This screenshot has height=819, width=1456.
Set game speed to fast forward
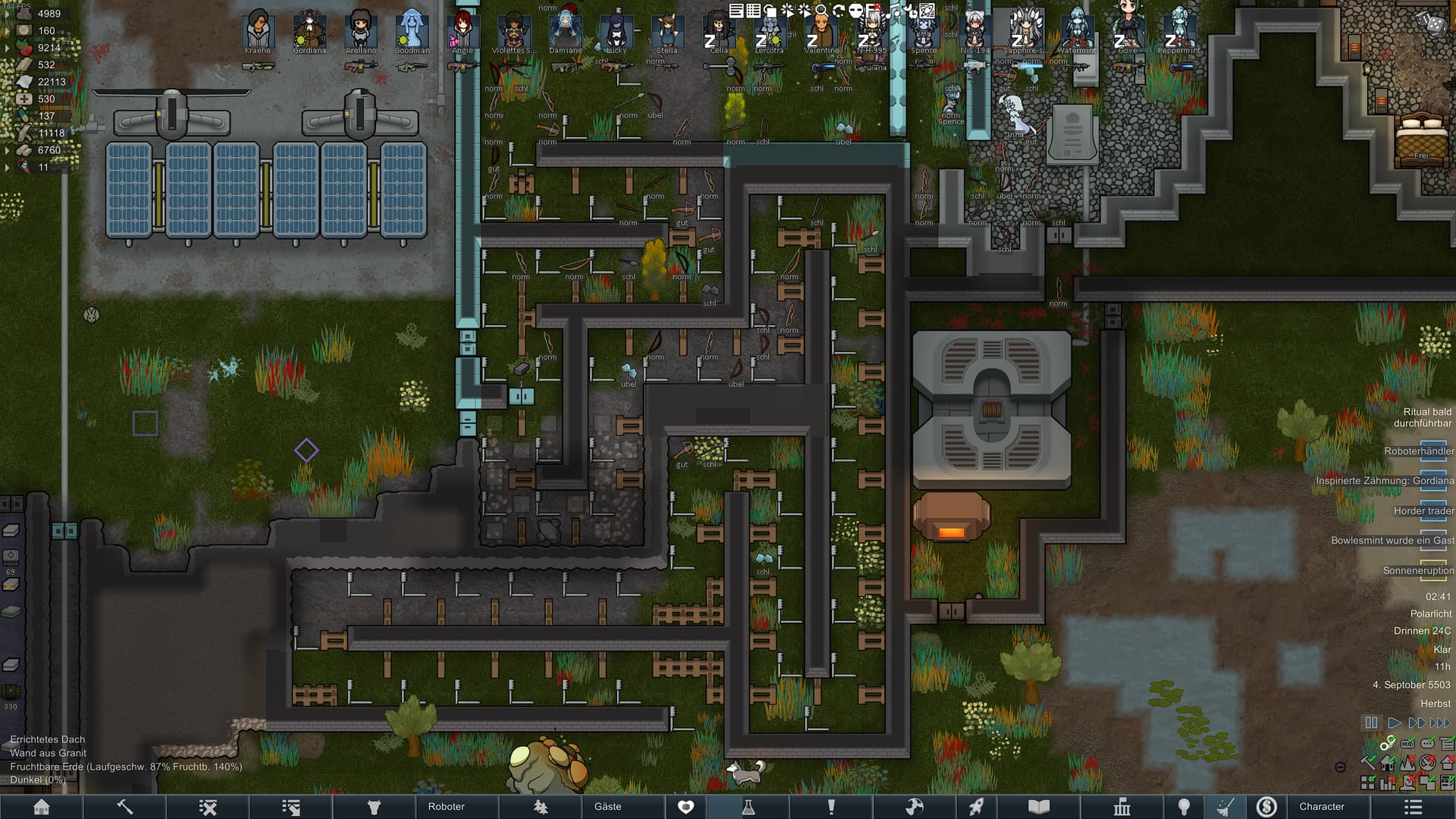pos(1415,723)
